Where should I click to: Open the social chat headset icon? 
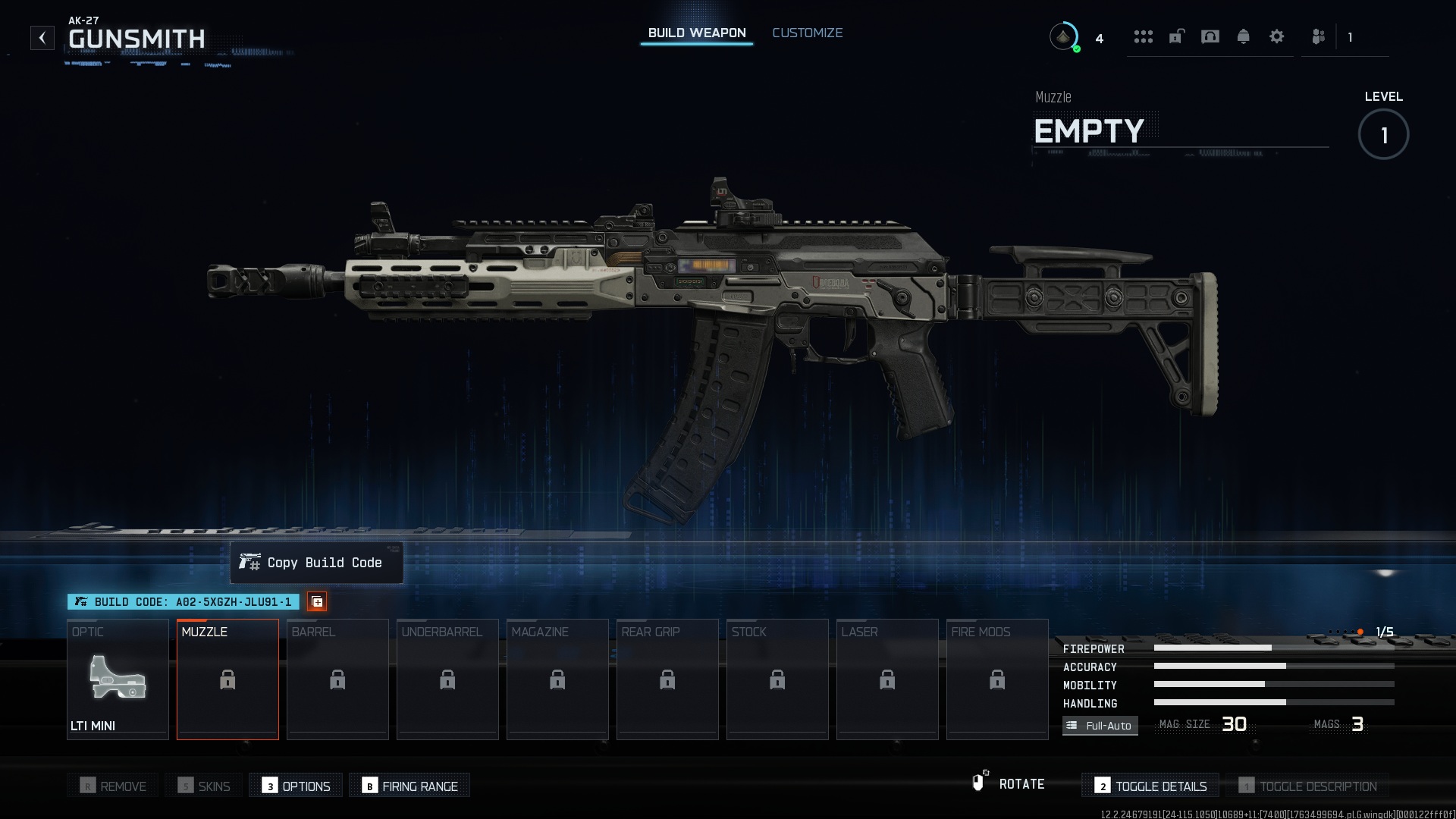click(1211, 36)
